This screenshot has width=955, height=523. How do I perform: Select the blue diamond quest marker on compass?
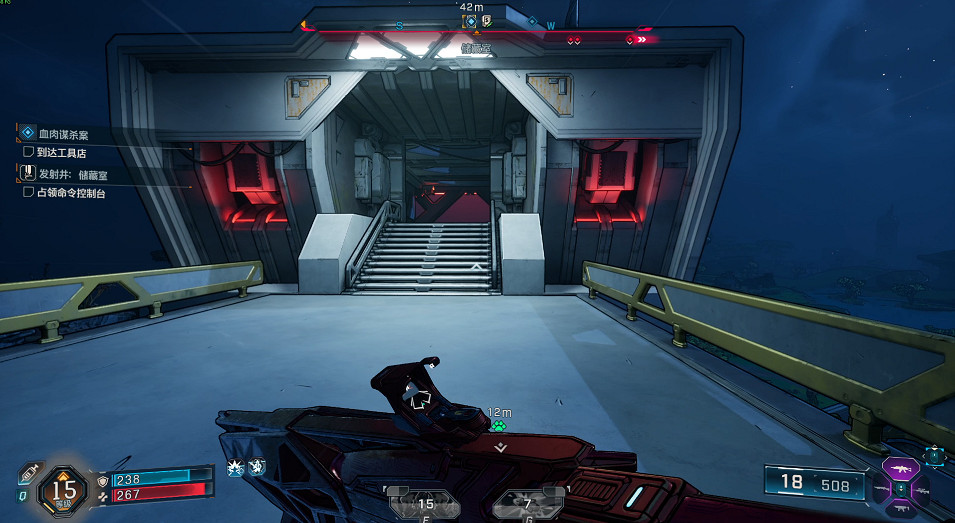533,22
